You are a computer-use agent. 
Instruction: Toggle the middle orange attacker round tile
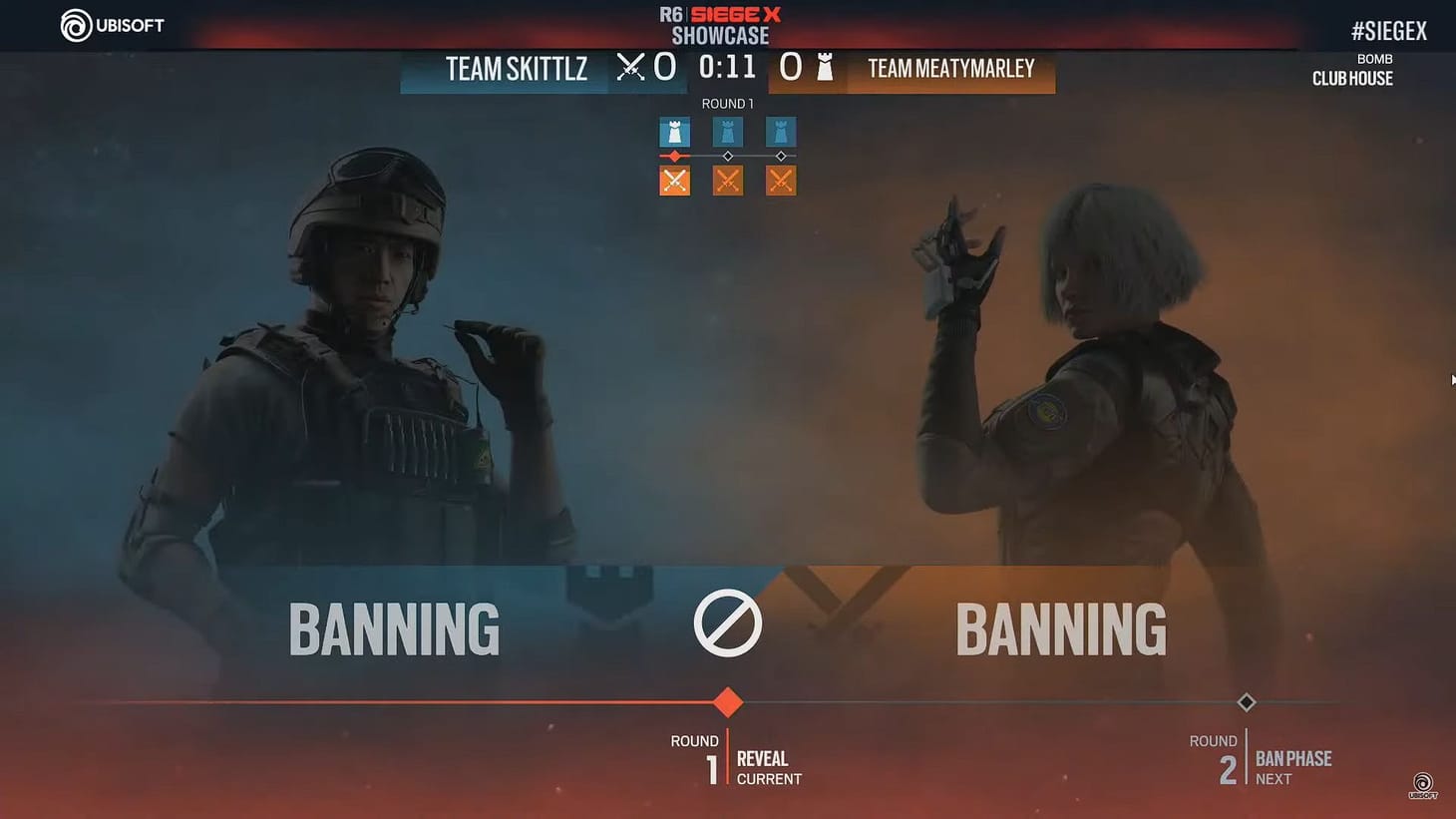pos(727,181)
